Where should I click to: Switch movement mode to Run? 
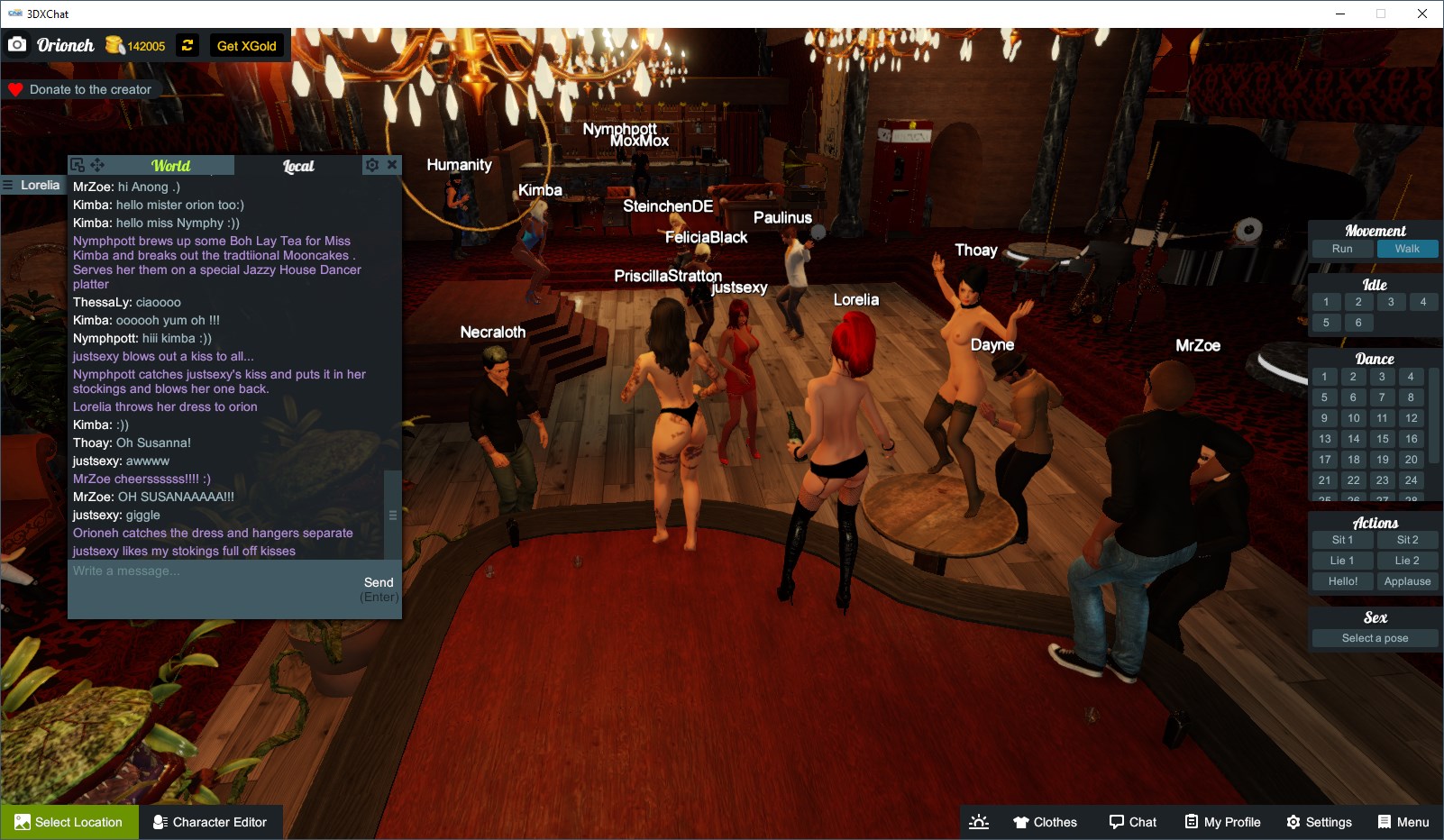pos(1341,249)
